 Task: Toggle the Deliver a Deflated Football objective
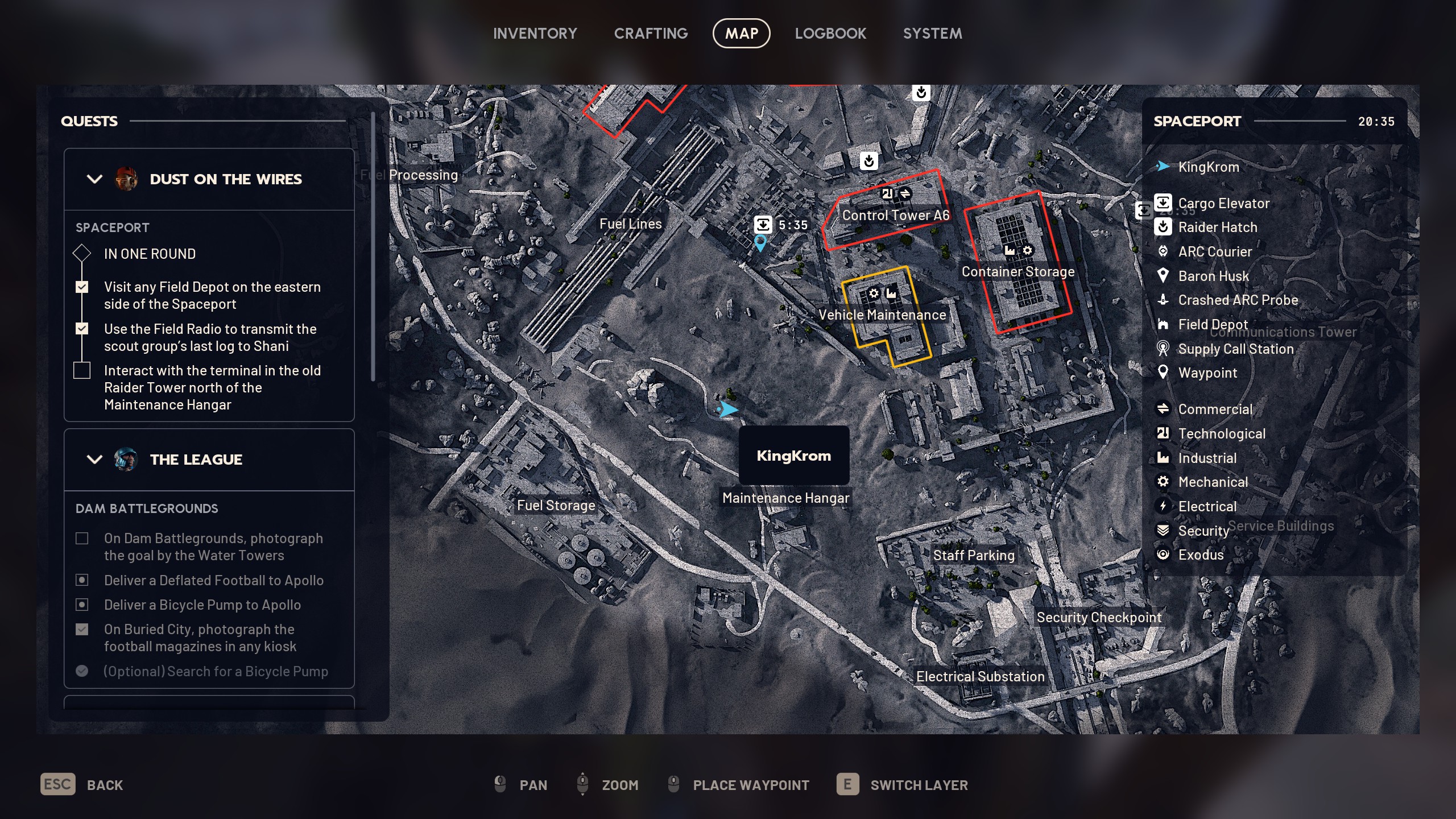coord(82,580)
